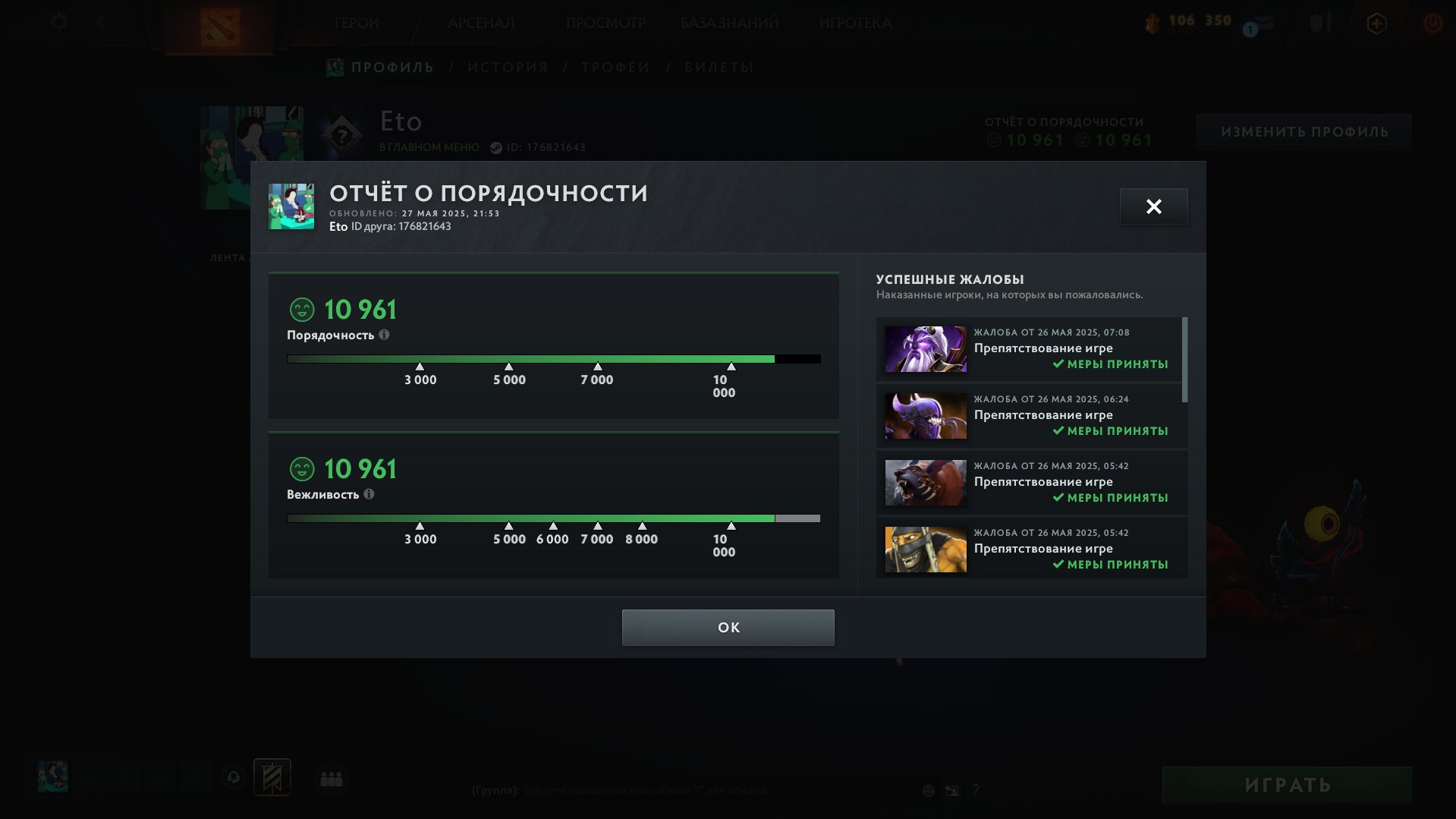Click the Dota 2 logo top left
This screenshot has width=1456, height=819.
[x=221, y=27]
